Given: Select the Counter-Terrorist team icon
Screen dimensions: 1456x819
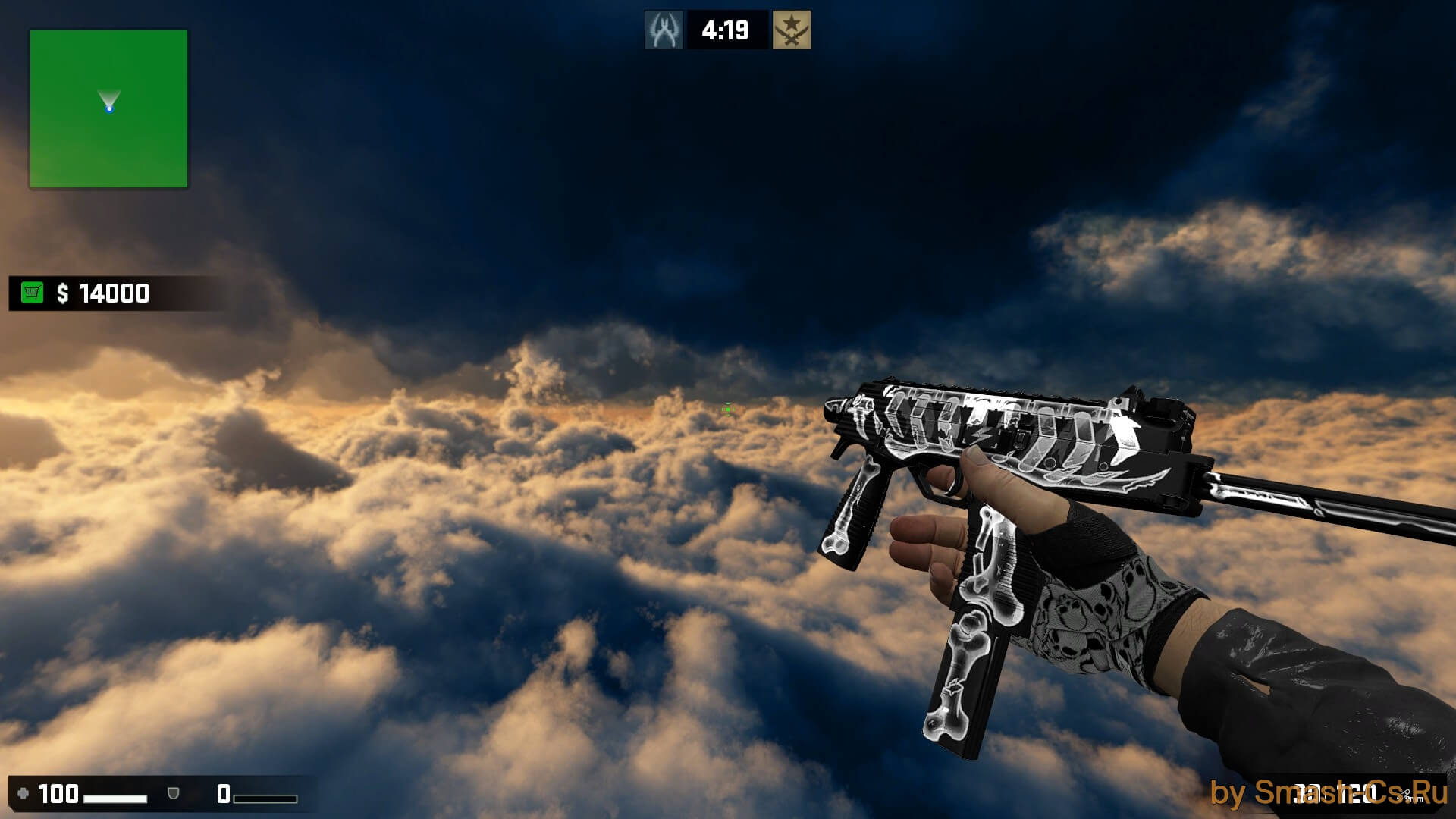Looking at the screenshot, I should pos(664,30).
